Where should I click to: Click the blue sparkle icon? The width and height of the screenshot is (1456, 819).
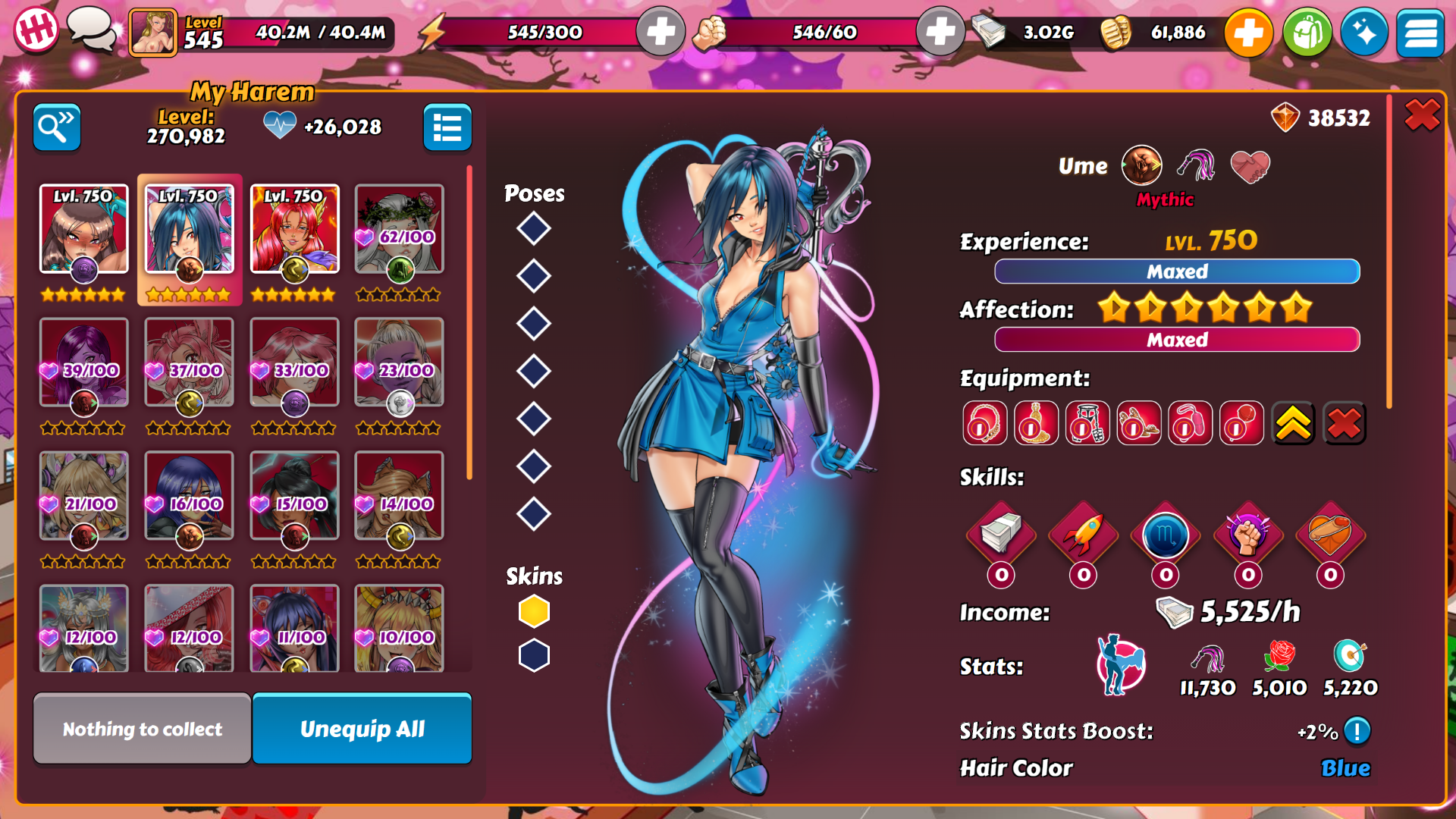pyautogui.click(x=1363, y=33)
